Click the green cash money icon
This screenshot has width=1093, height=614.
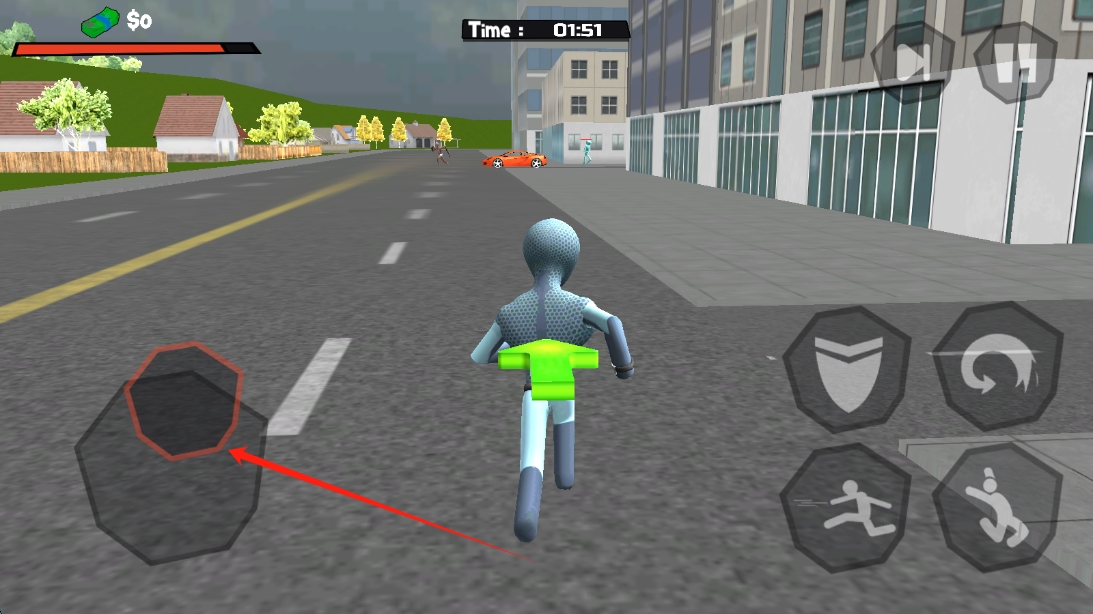[100, 20]
